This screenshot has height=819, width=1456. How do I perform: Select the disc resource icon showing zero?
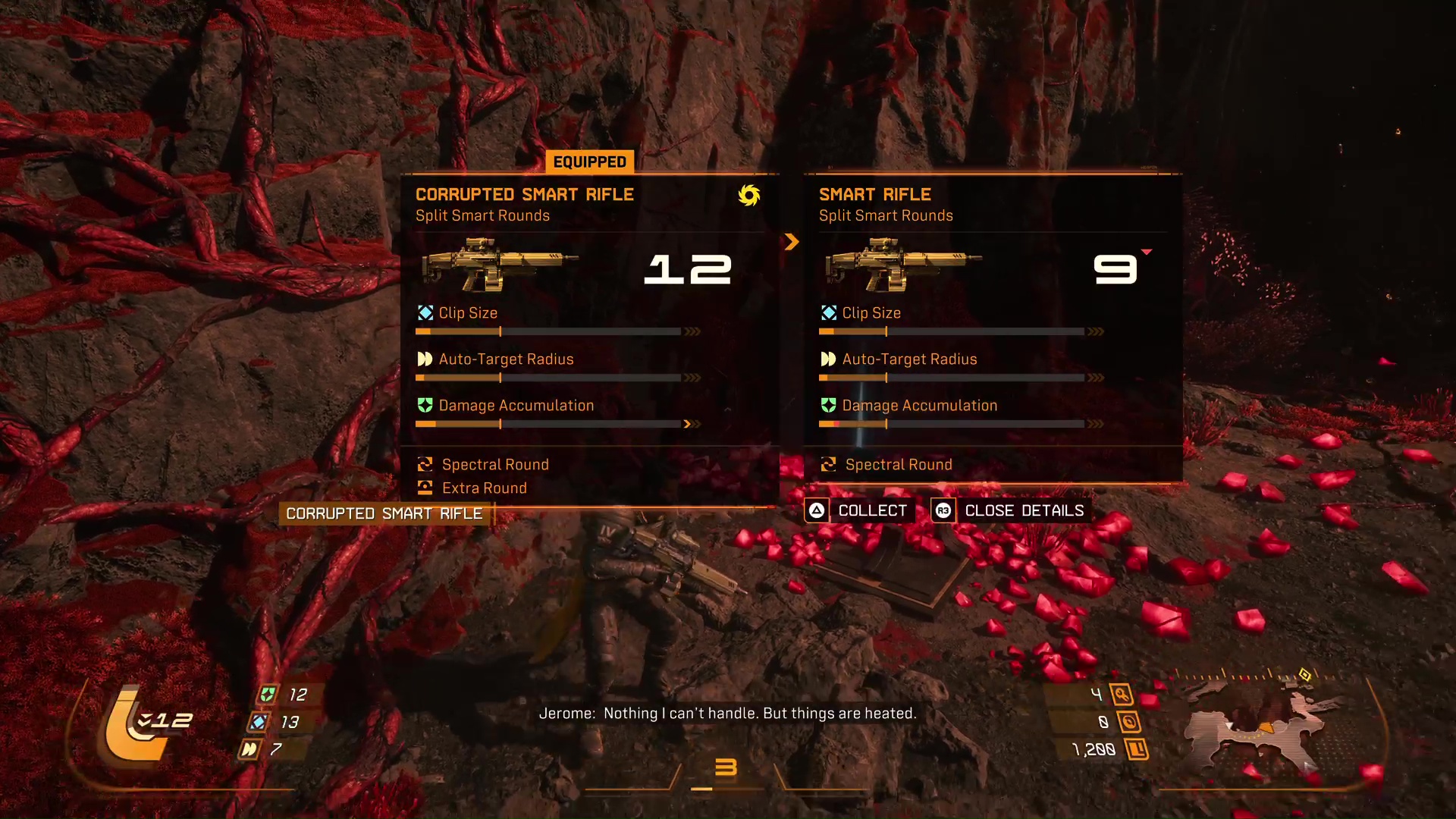(1128, 721)
